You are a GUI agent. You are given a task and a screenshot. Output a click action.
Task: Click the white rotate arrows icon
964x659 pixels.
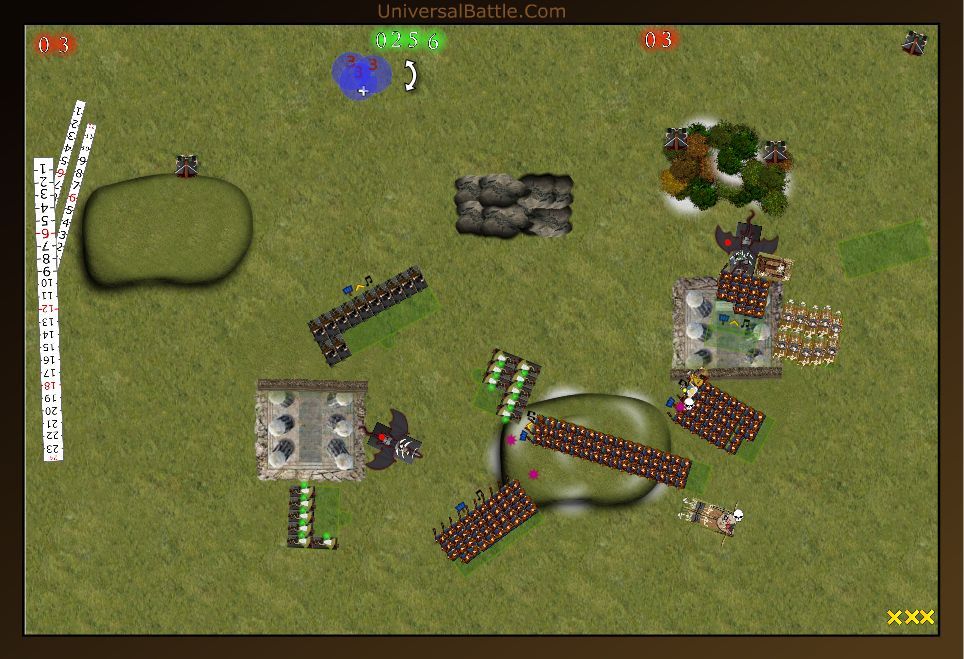[x=410, y=76]
